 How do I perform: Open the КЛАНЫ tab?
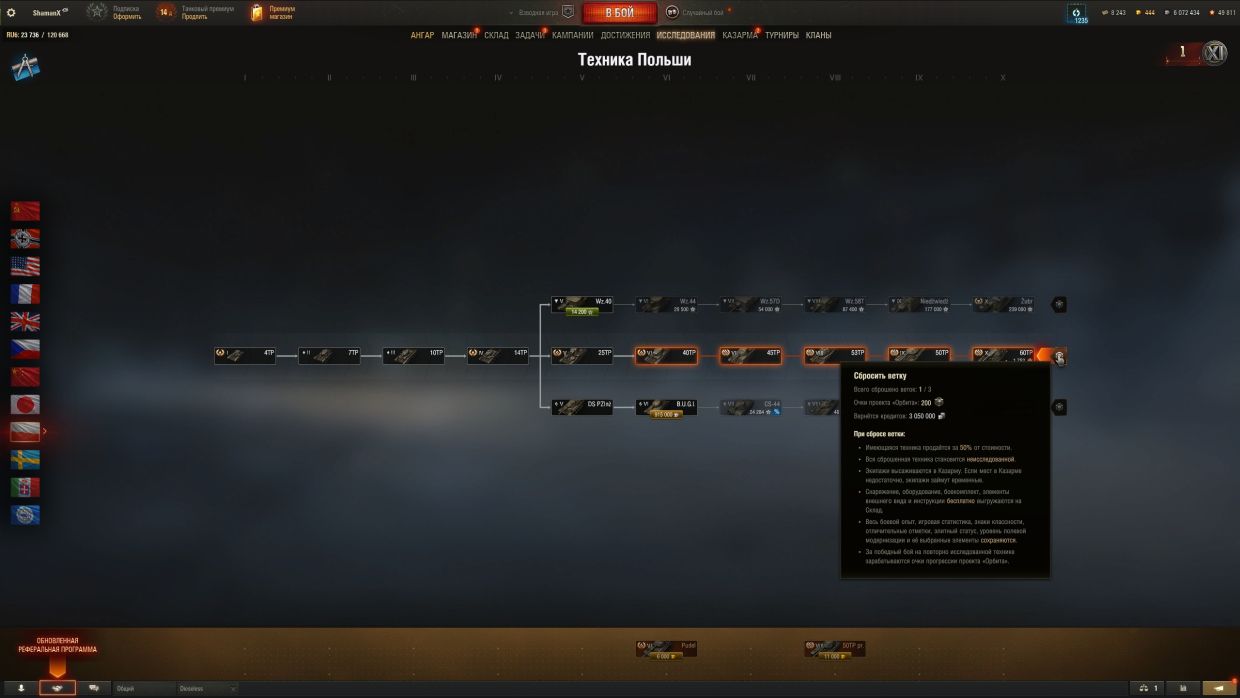(x=818, y=35)
